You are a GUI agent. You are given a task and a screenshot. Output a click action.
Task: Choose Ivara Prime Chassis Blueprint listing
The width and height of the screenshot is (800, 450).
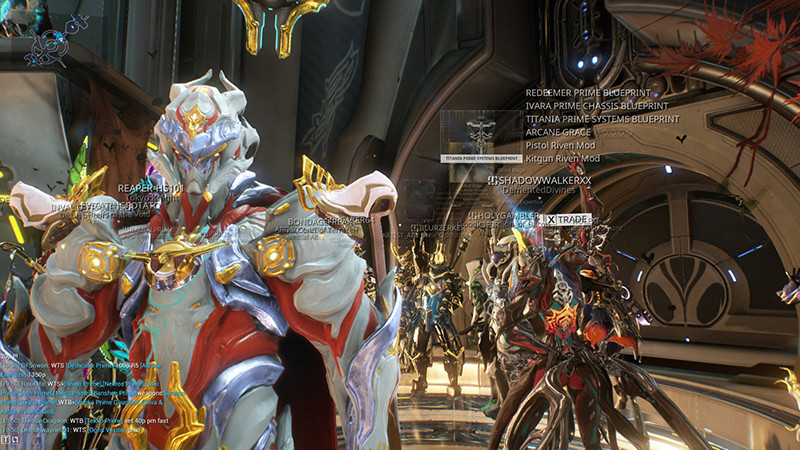click(x=595, y=105)
